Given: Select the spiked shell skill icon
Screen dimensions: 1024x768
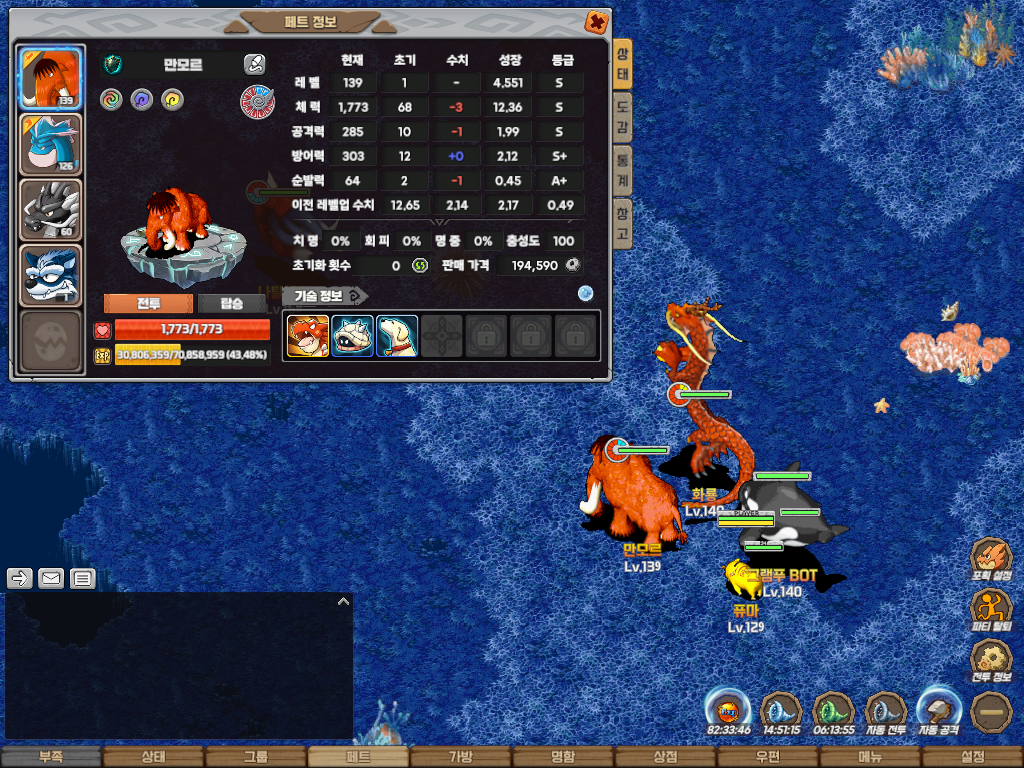Looking at the screenshot, I should pyautogui.click(x=352, y=336).
